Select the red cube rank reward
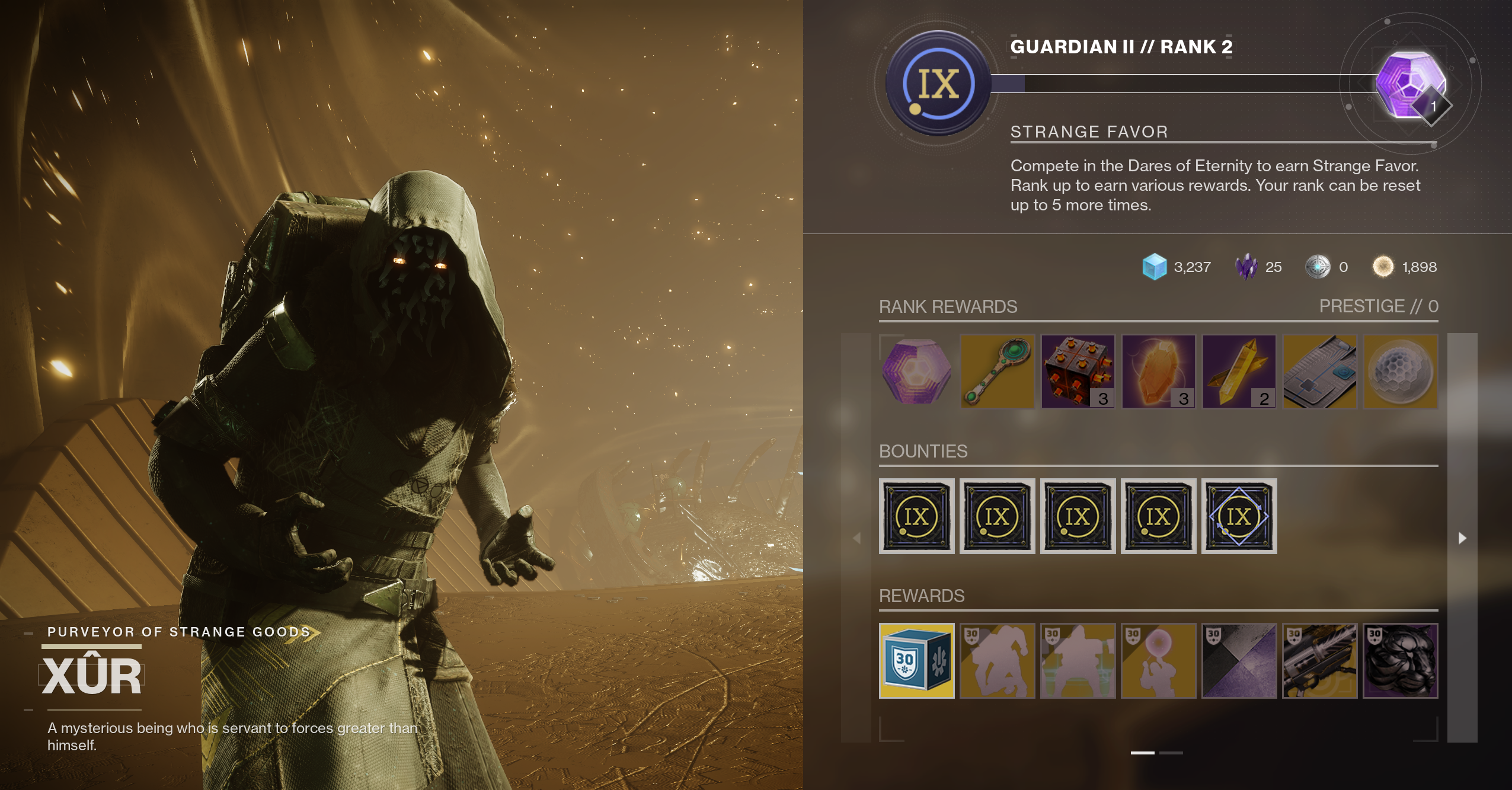The width and height of the screenshot is (1512, 790). coord(1078,372)
